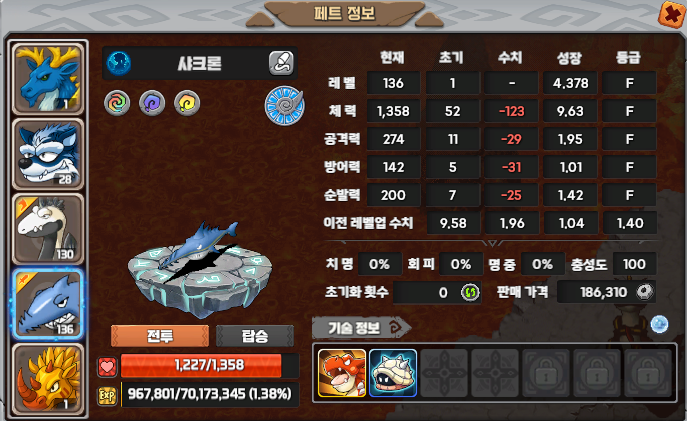The image size is (687, 421).
Task: Select the spiked shell skill slot
Action: click(x=392, y=372)
